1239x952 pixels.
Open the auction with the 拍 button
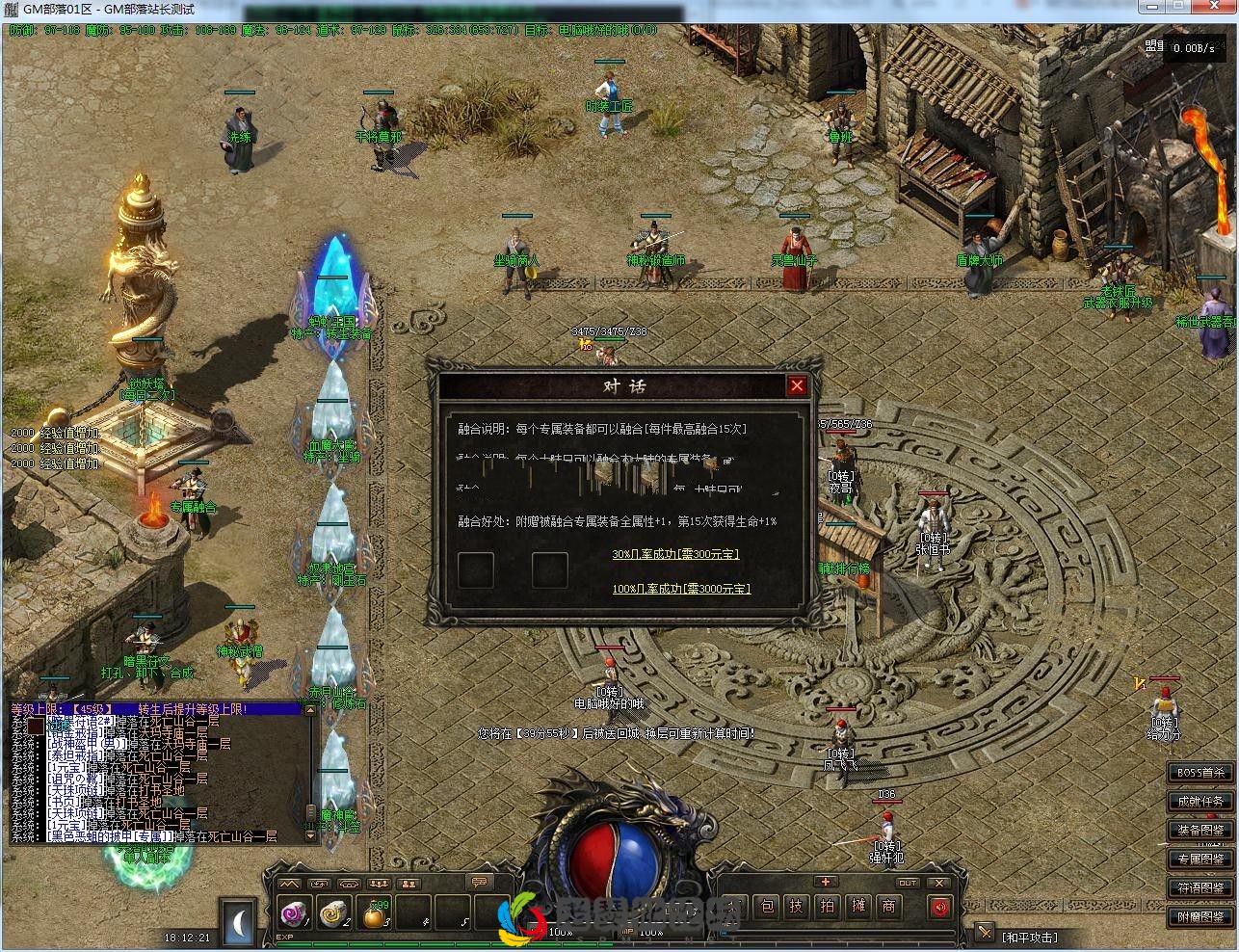click(x=828, y=907)
